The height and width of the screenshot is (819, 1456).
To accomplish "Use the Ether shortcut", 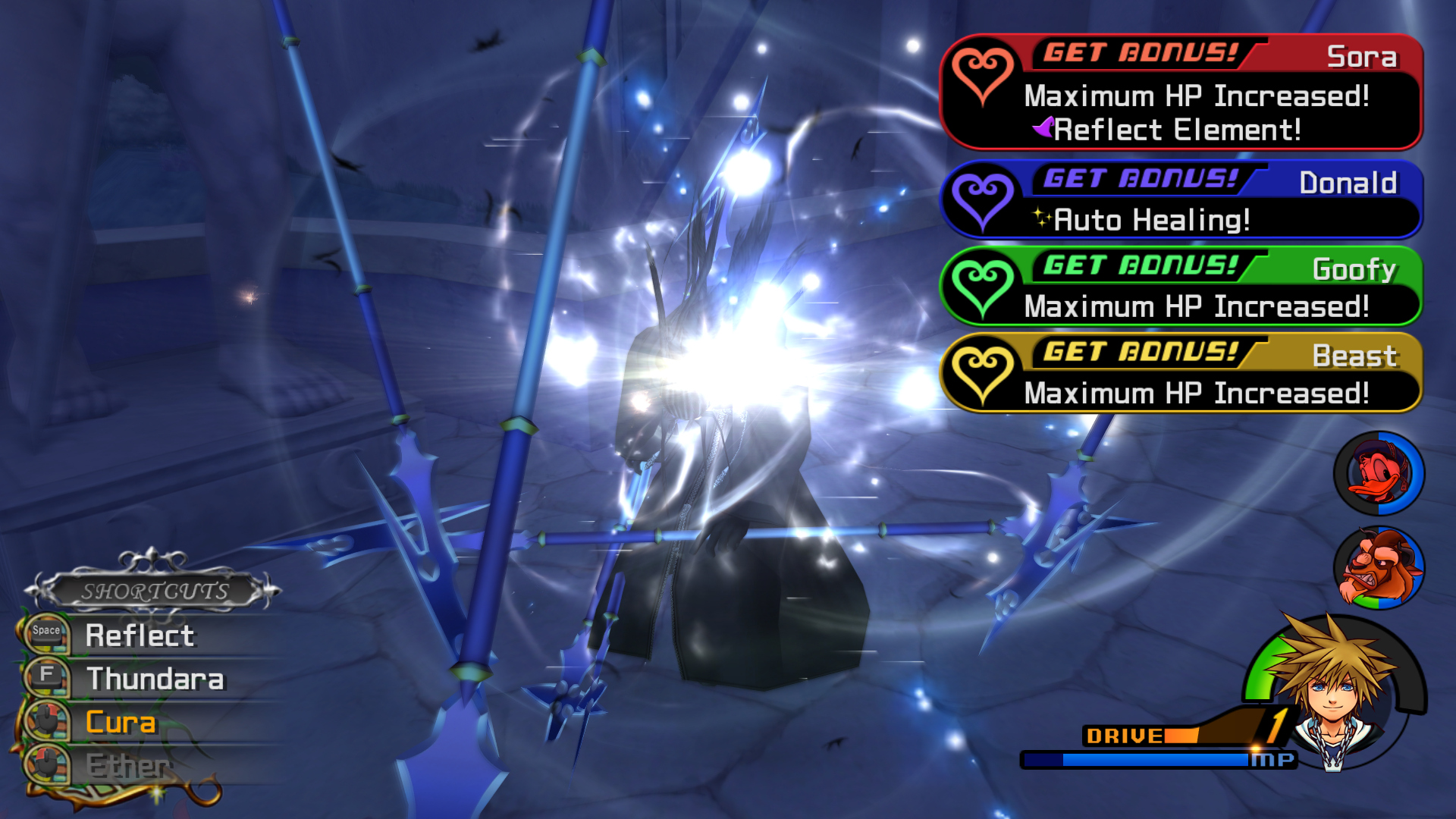I will pyautogui.click(x=127, y=765).
